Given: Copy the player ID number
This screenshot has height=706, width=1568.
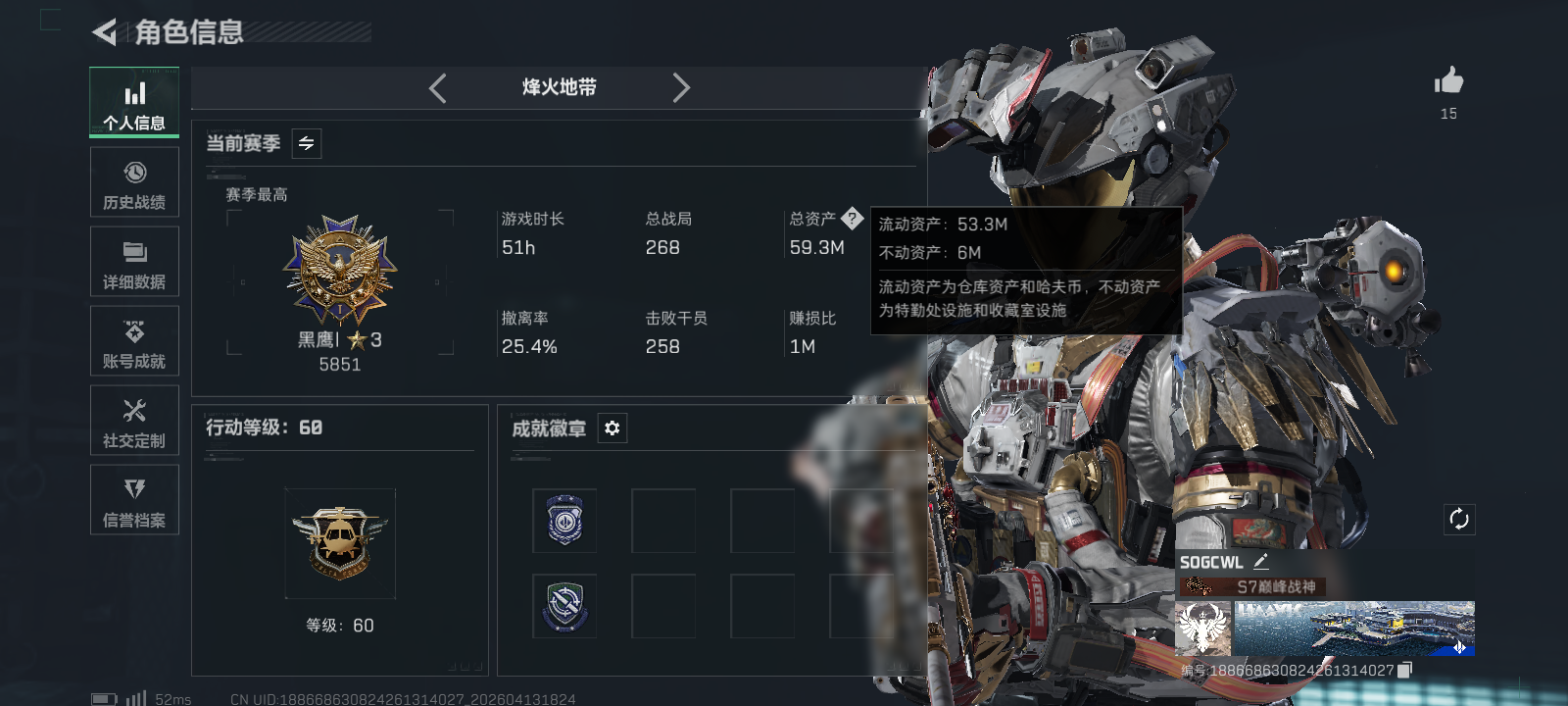Looking at the screenshot, I should point(1404,670).
